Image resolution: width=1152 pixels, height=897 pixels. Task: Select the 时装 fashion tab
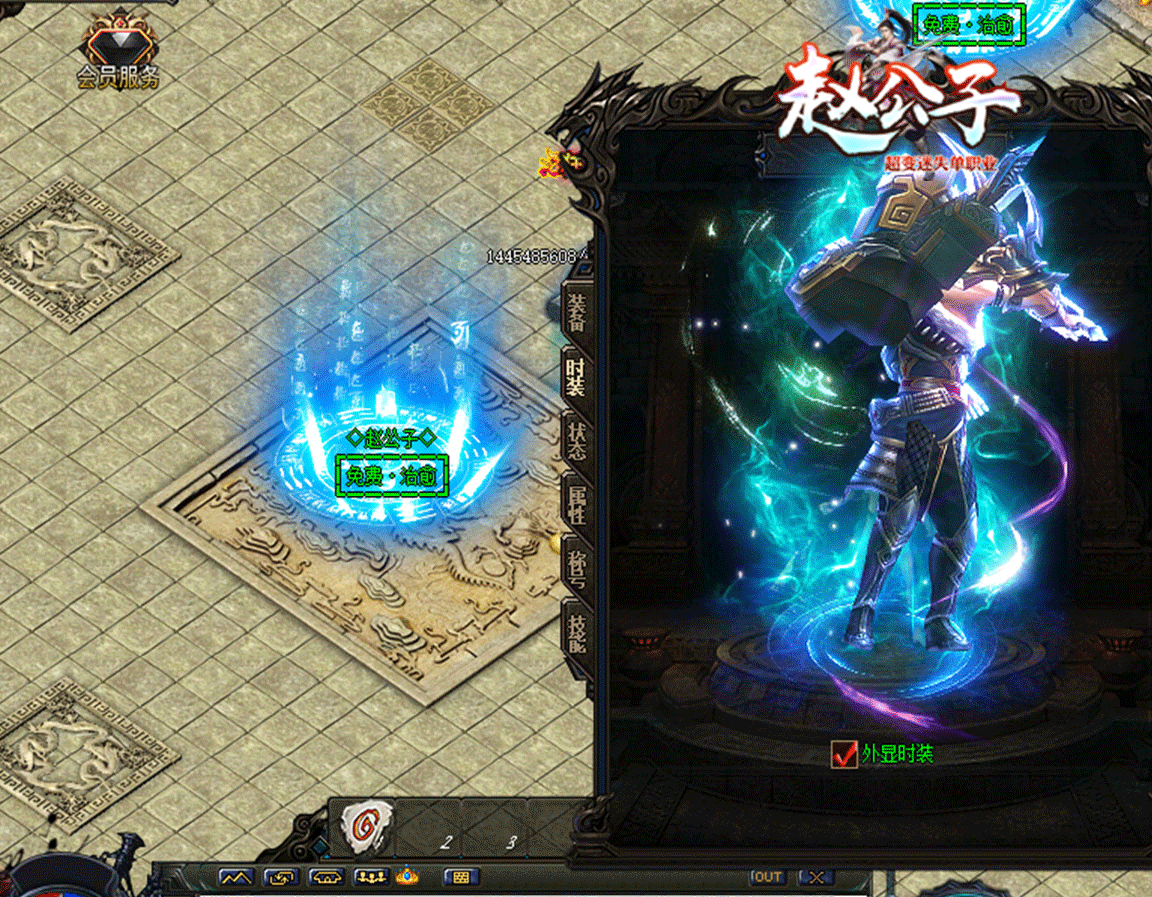[x=577, y=375]
